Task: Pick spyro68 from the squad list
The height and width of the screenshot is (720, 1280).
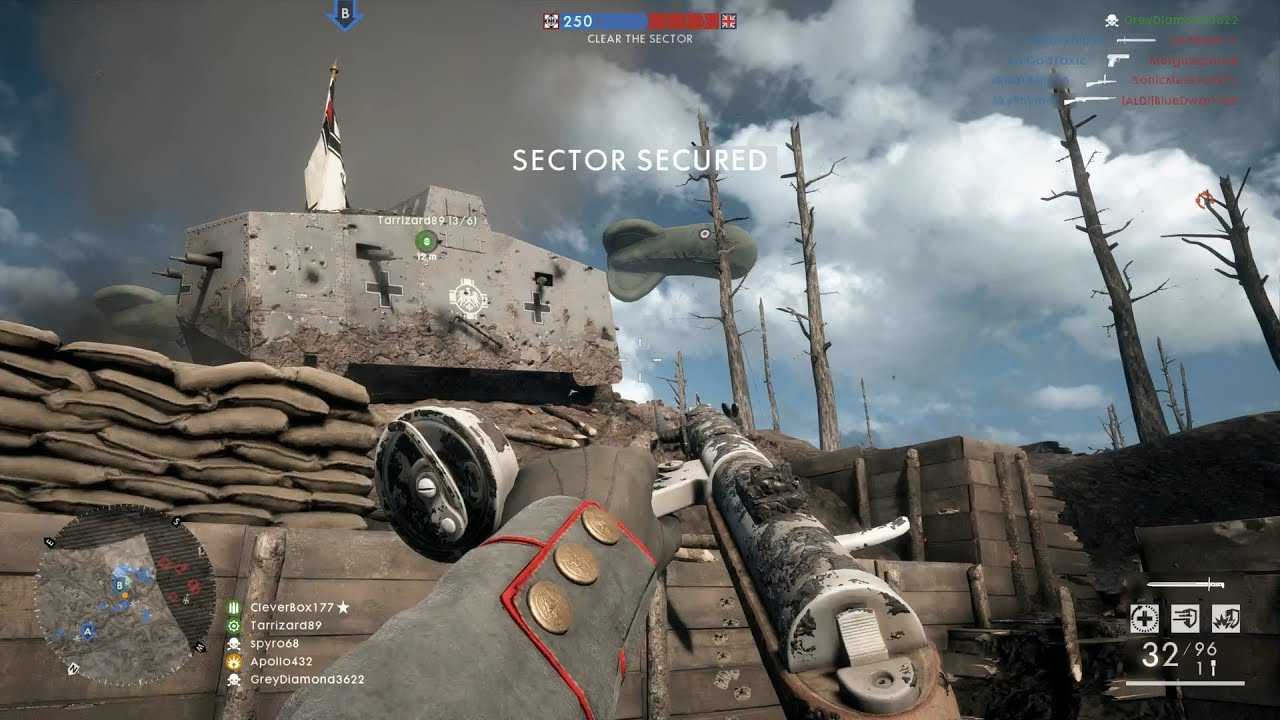Action: pos(273,643)
